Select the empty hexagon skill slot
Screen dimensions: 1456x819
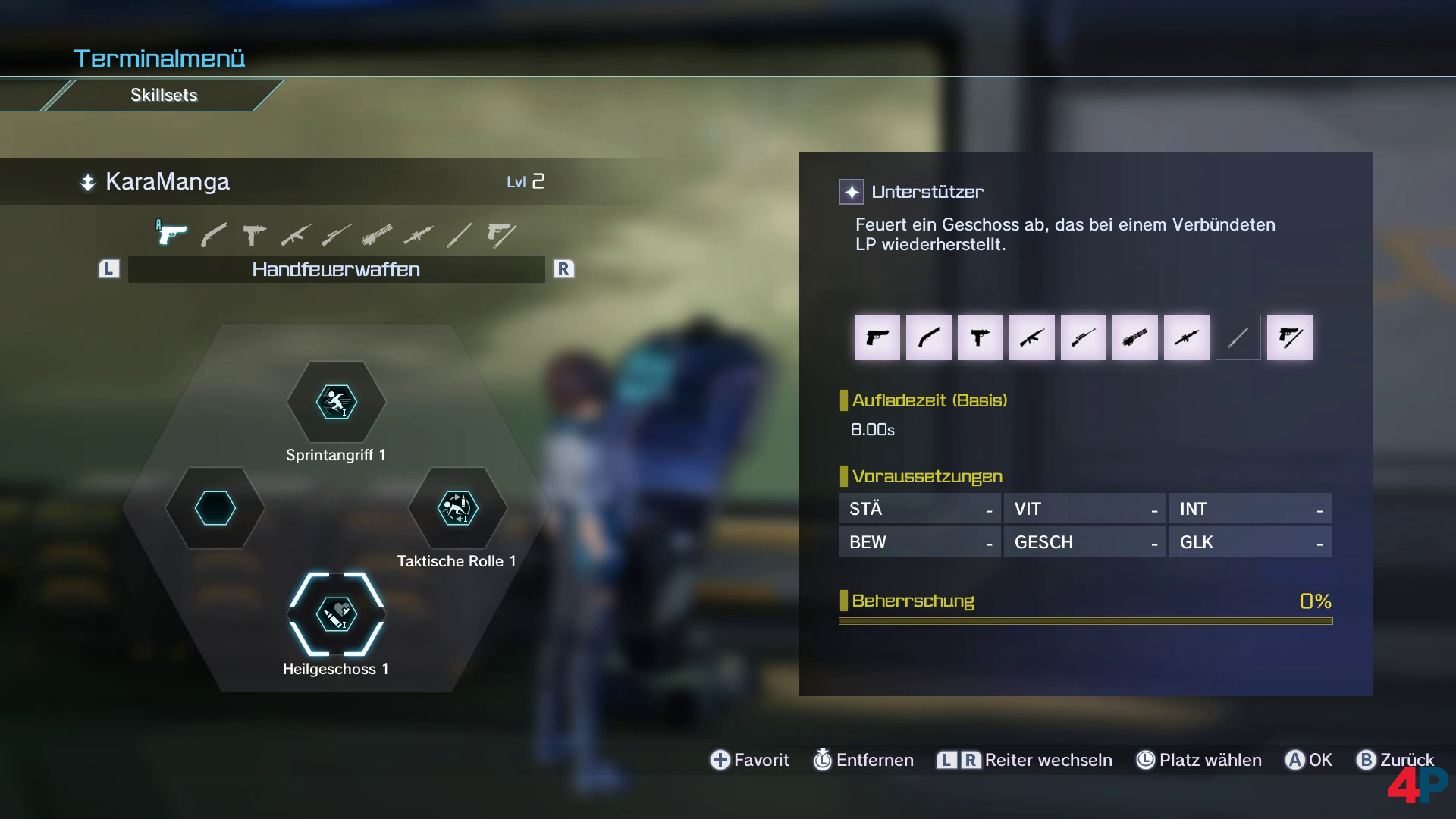point(215,508)
